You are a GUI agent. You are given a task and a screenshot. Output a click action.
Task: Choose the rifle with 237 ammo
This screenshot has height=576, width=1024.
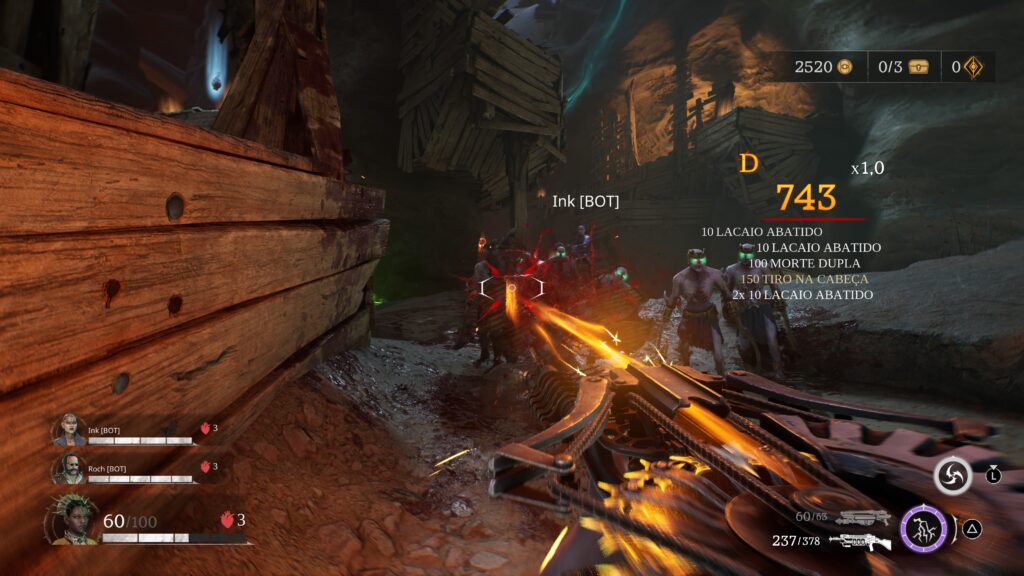pyautogui.click(x=859, y=541)
